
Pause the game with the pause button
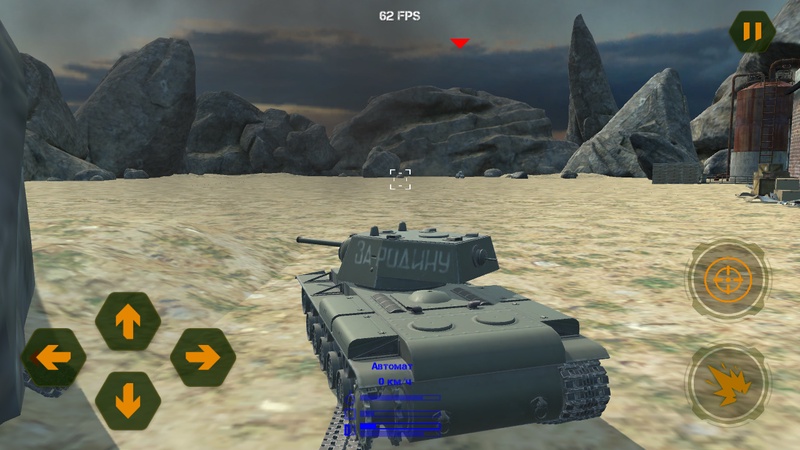(752, 31)
